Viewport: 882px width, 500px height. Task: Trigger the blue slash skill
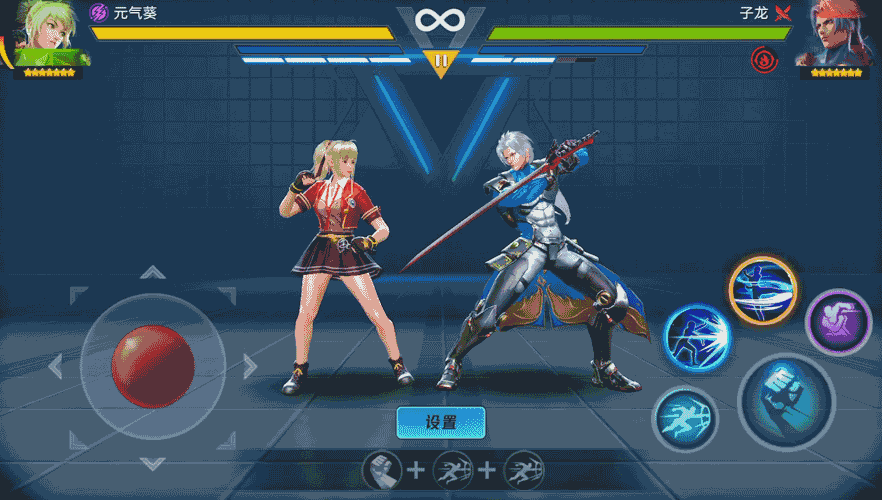pos(699,339)
